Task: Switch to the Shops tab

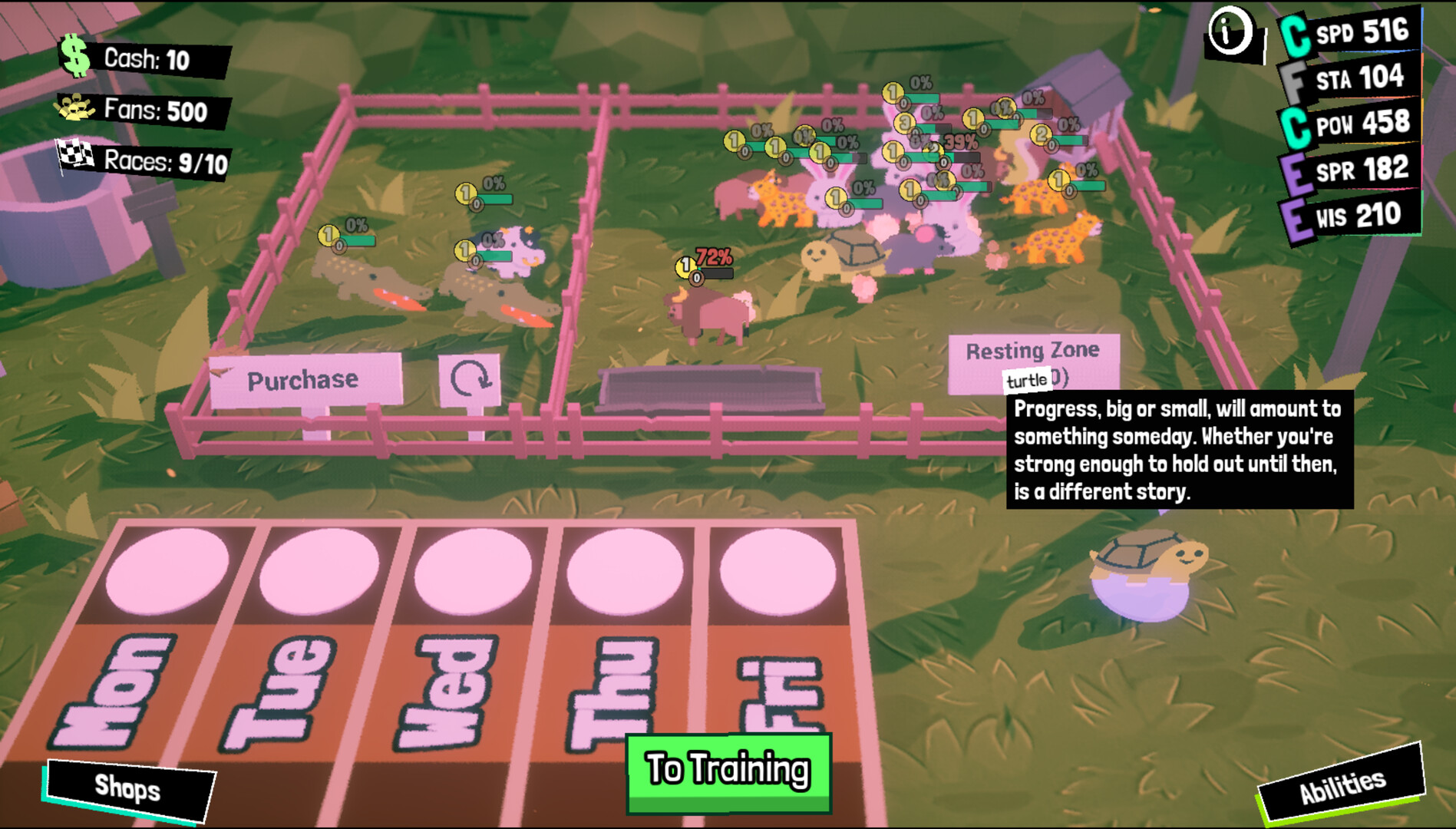Action: tap(128, 788)
